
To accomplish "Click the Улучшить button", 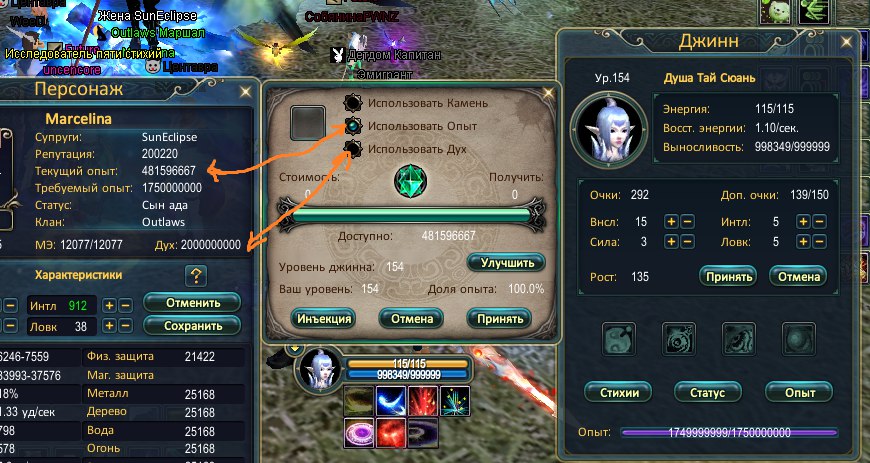I will coord(506,262).
